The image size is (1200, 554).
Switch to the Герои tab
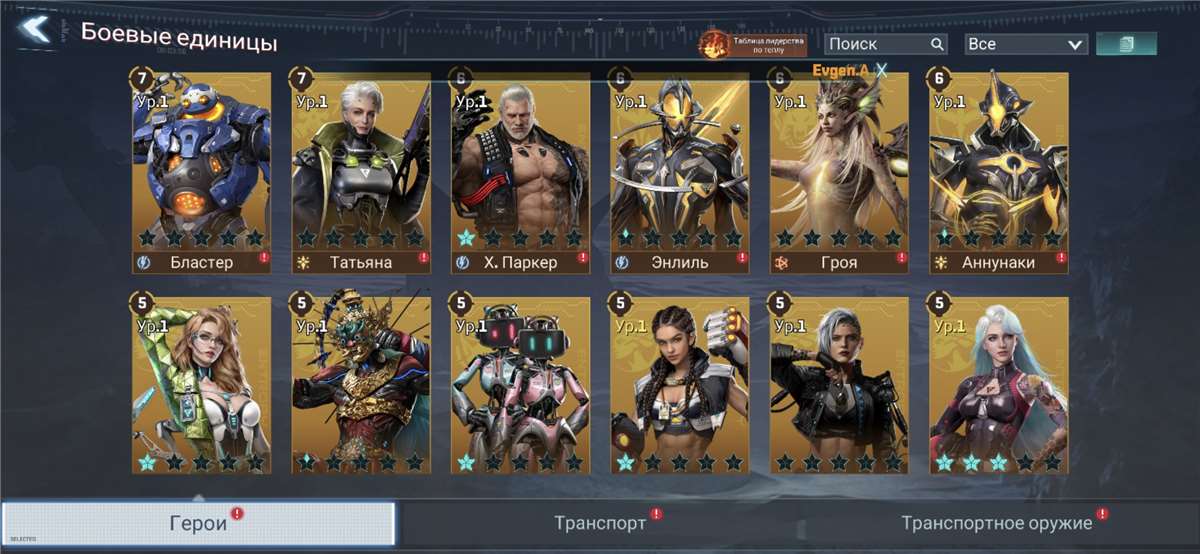(x=197, y=525)
